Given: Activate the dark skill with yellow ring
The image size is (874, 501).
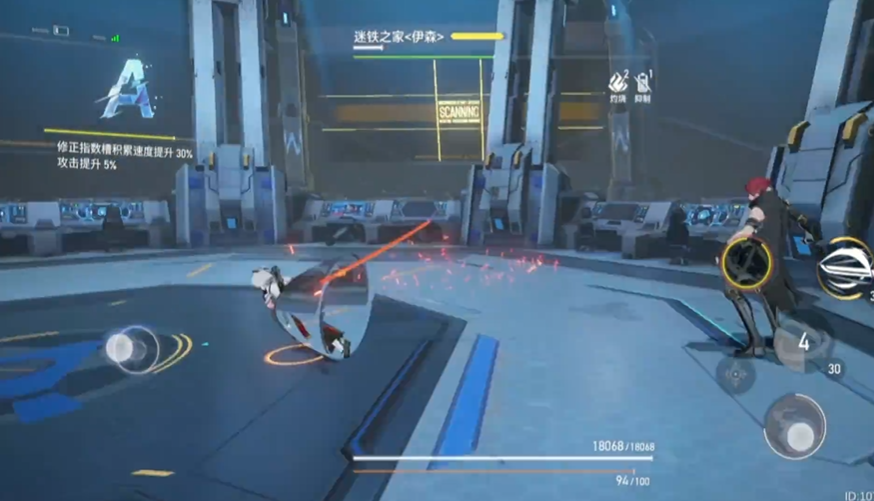Looking at the screenshot, I should click(745, 263).
